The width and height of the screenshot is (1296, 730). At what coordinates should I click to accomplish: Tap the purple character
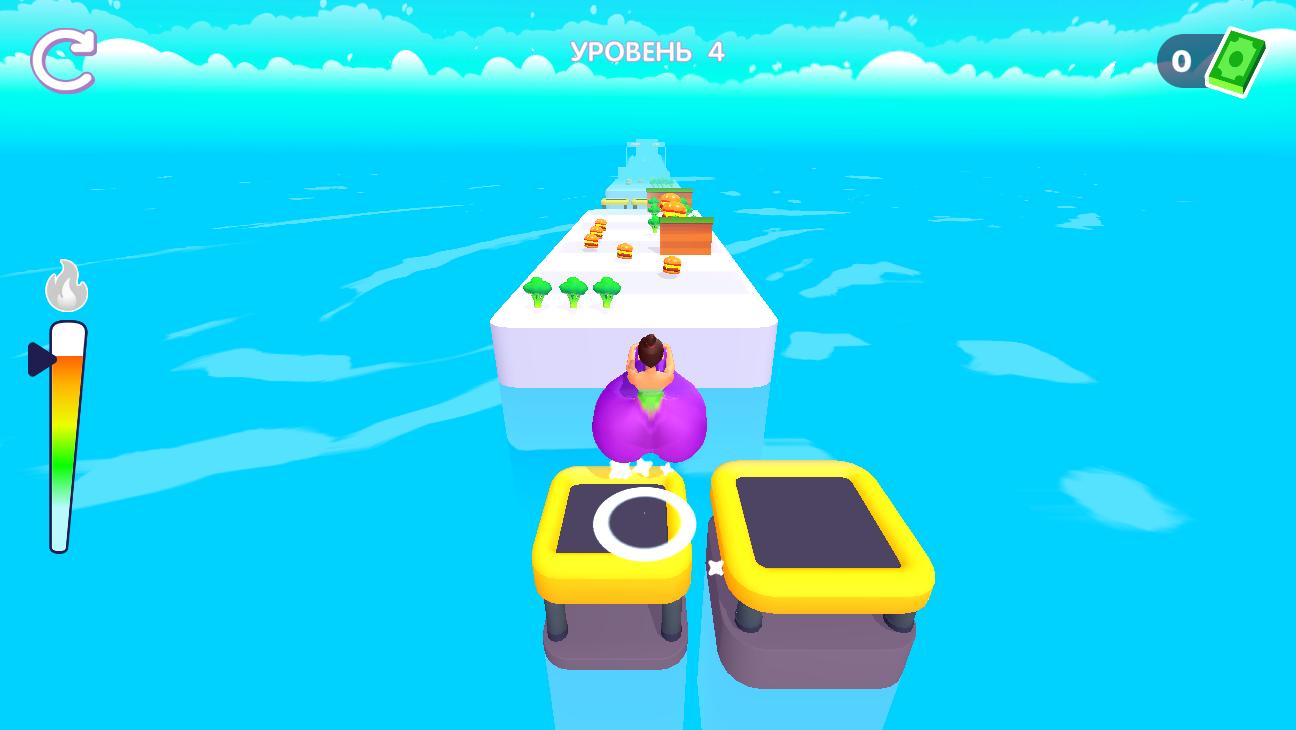pyautogui.click(x=650, y=410)
